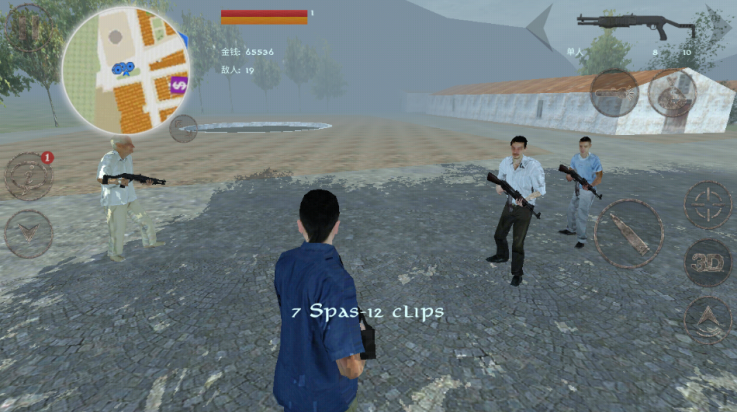
Task: Open the circular city minimap
Action: pyautogui.click(x=127, y=68)
